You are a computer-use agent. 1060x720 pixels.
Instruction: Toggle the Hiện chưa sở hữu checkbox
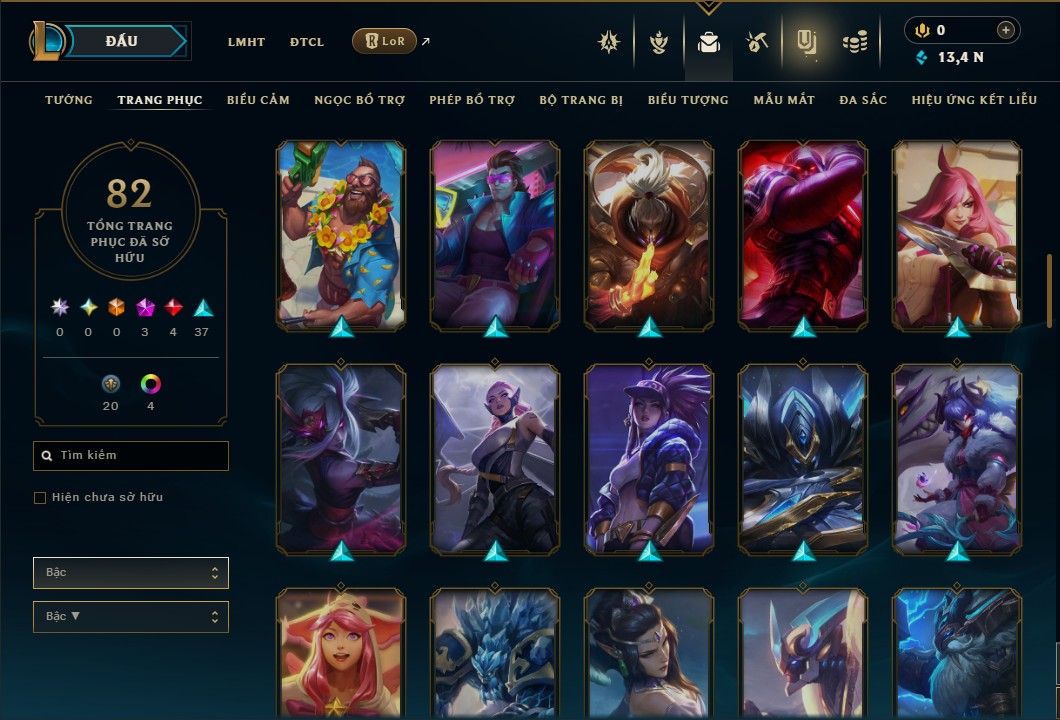coord(40,498)
